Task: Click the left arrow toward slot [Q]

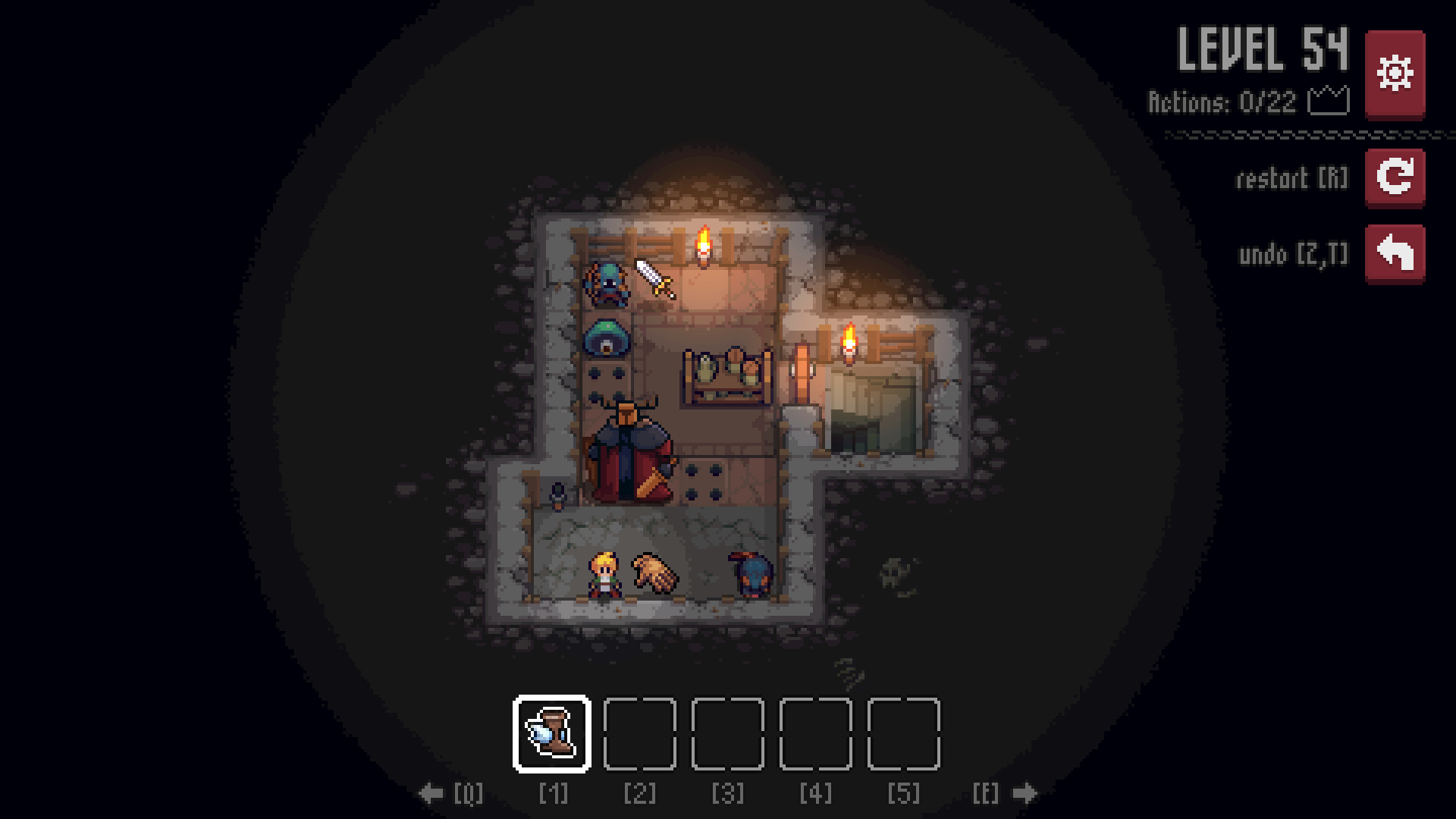Action: coord(432,792)
